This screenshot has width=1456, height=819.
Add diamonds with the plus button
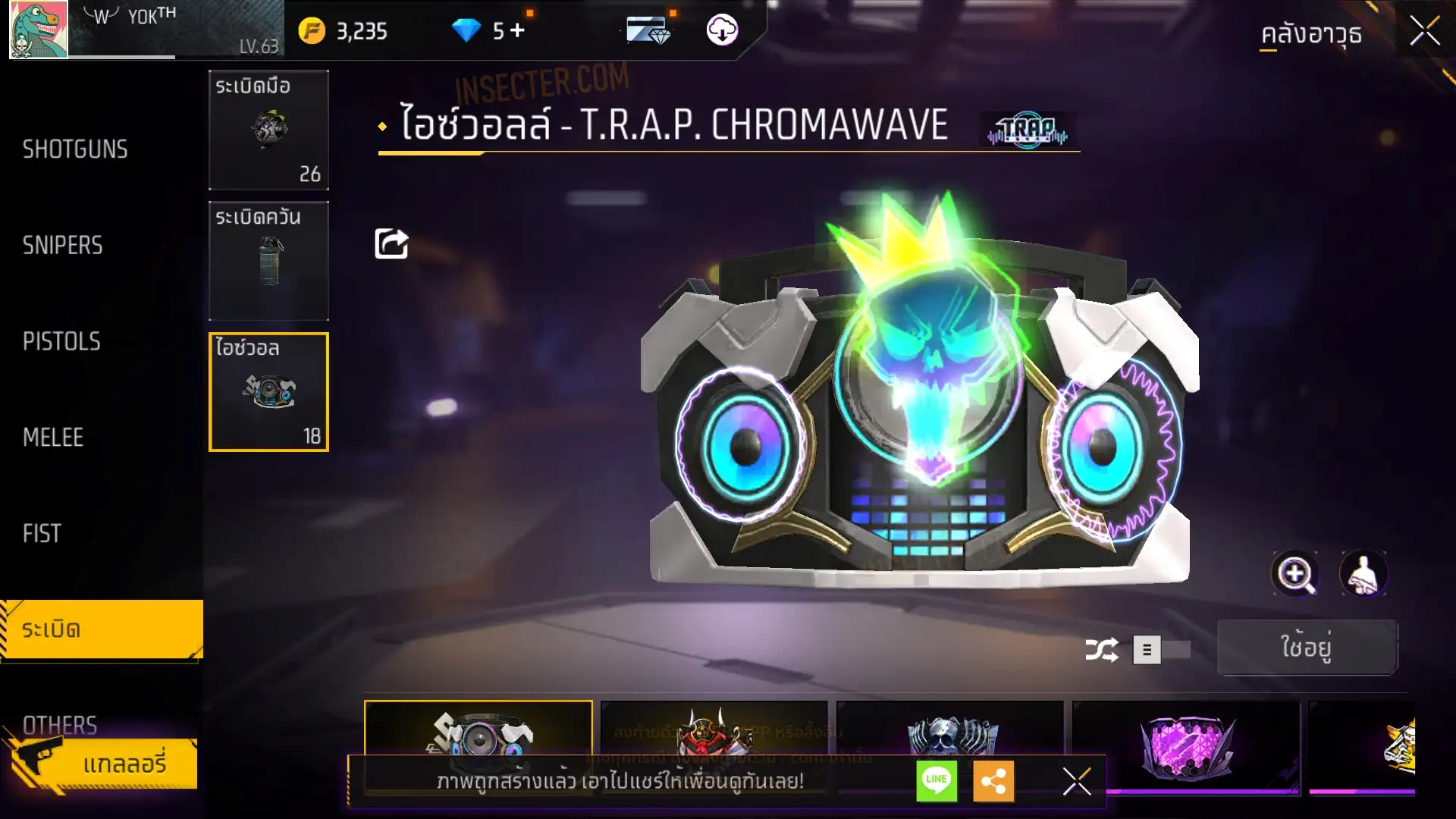coord(517,30)
